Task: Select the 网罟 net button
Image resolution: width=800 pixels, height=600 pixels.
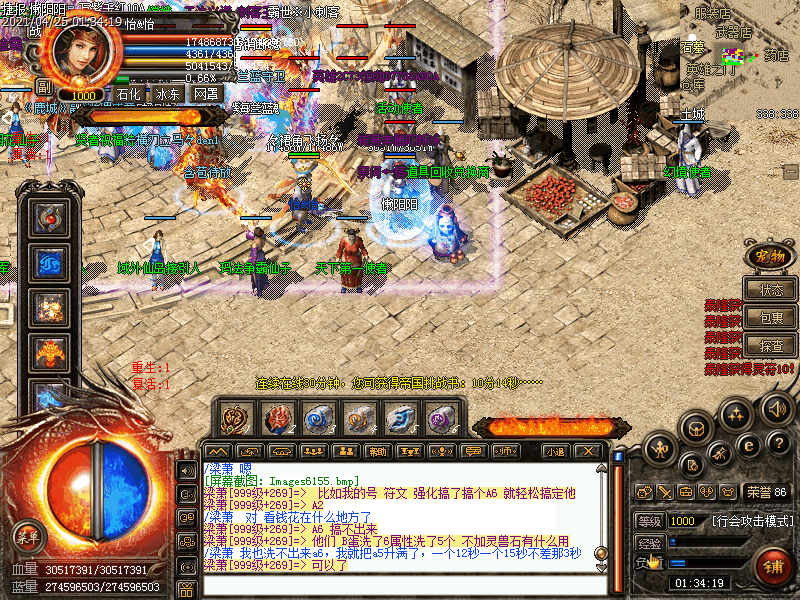Action: click(206, 94)
